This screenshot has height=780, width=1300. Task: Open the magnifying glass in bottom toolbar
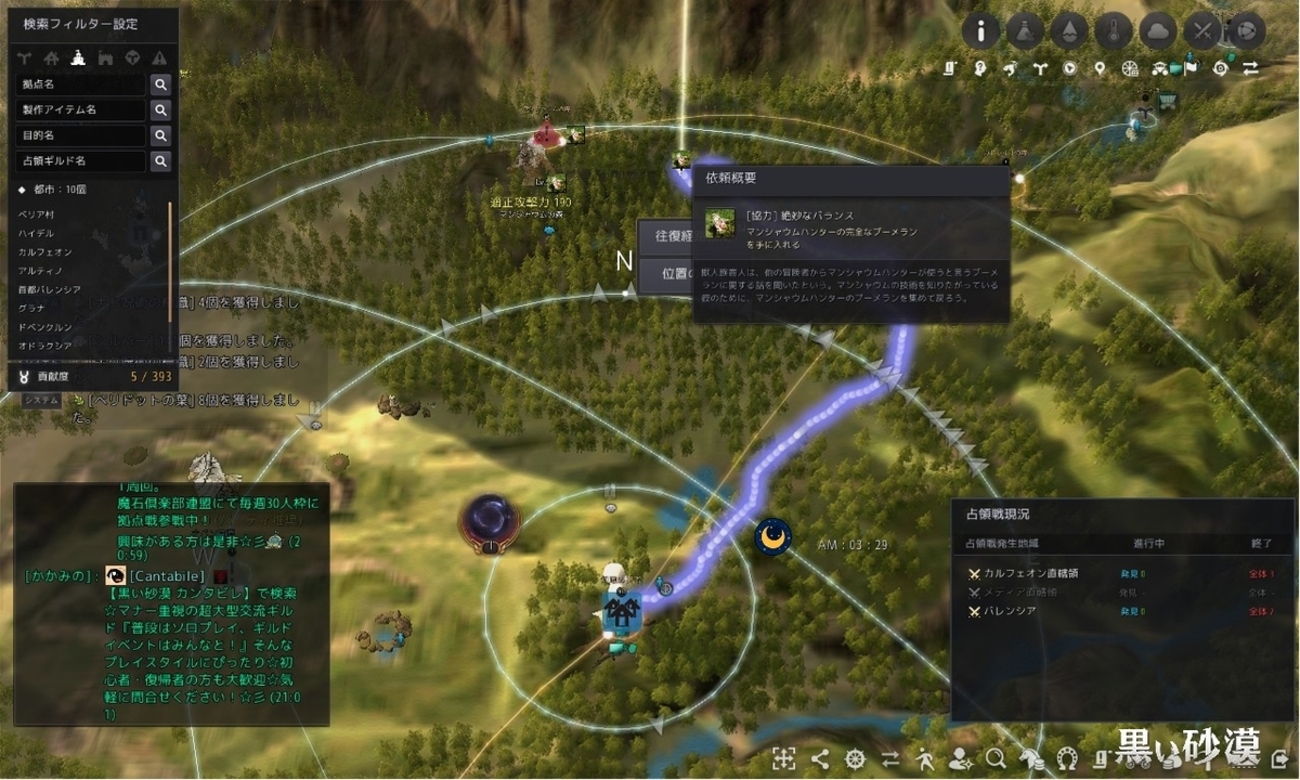click(996, 758)
